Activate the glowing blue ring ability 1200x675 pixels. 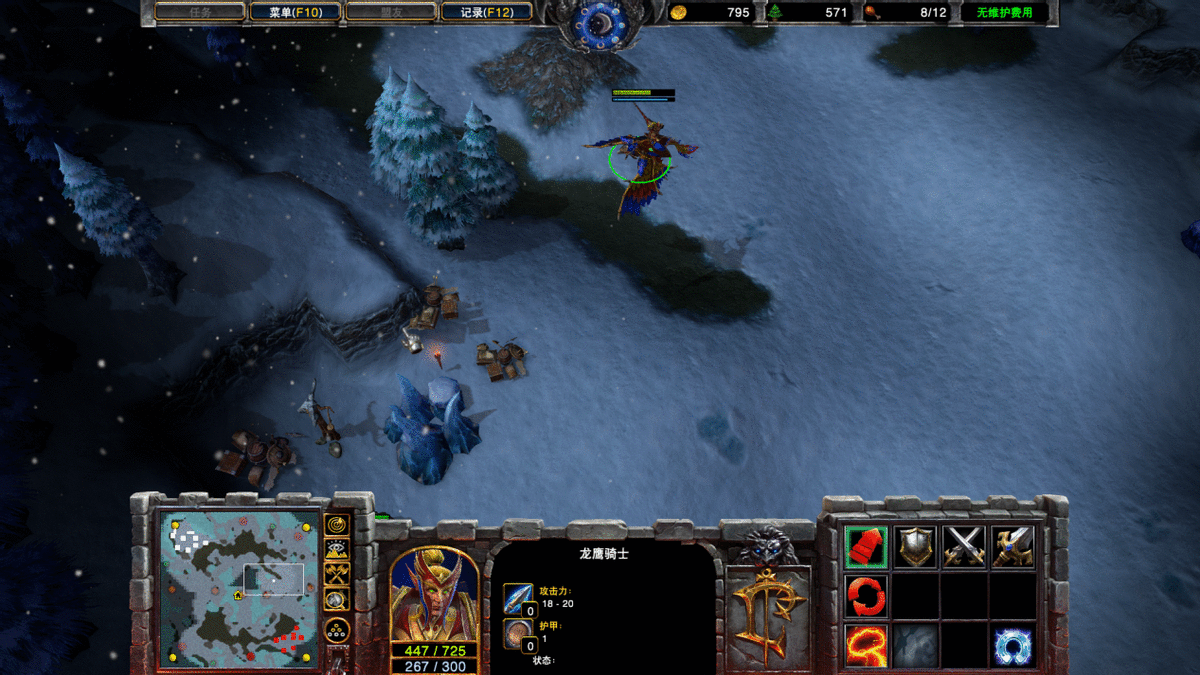click(x=1013, y=645)
